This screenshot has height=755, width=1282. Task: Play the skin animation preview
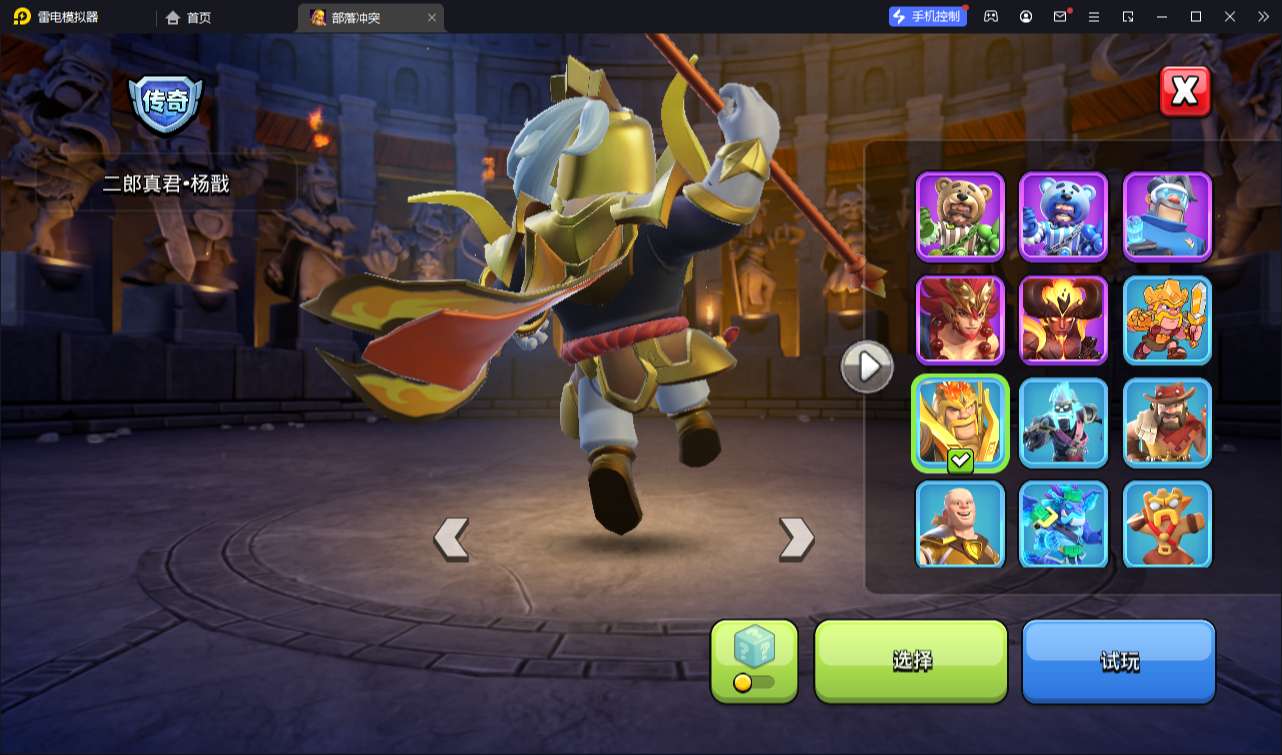click(x=866, y=367)
